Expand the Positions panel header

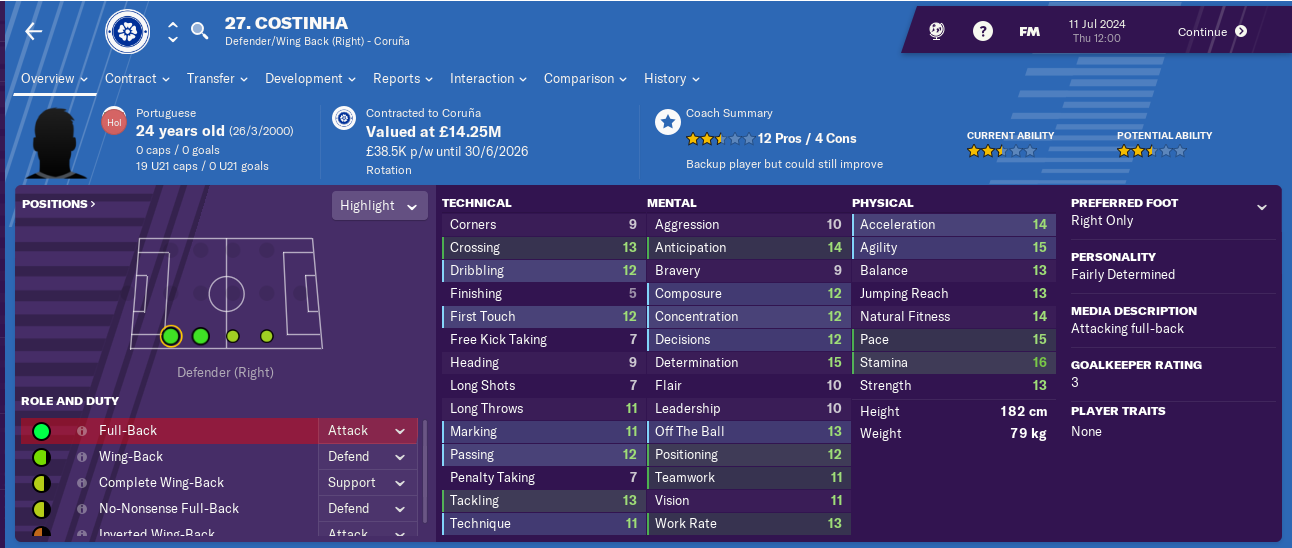tap(59, 203)
